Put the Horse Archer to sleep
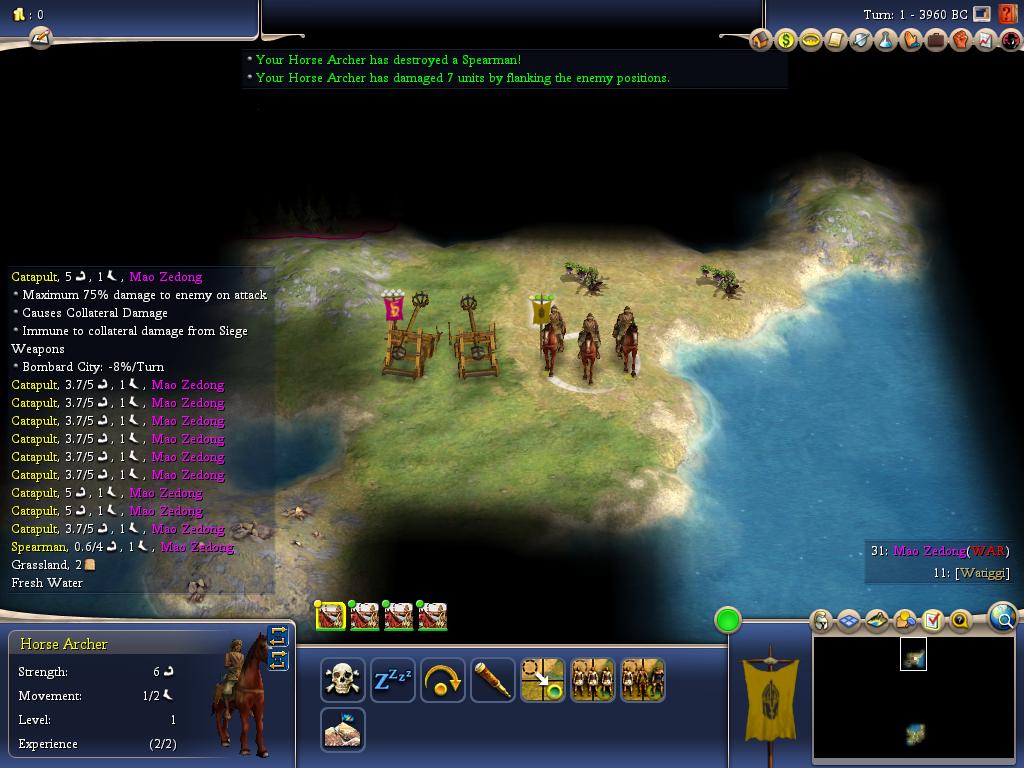 coord(392,681)
